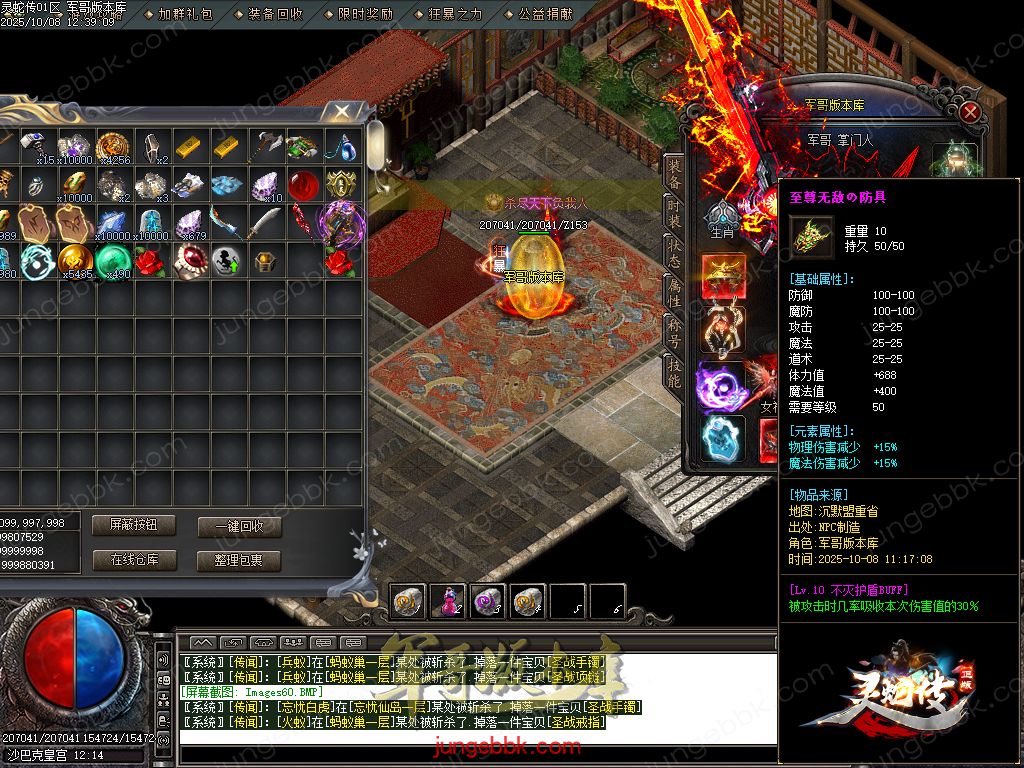Screen dimensions: 1024x768
Task: Switch to the 称号 title tab
Action: pyautogui.click(x=675, y=333)
